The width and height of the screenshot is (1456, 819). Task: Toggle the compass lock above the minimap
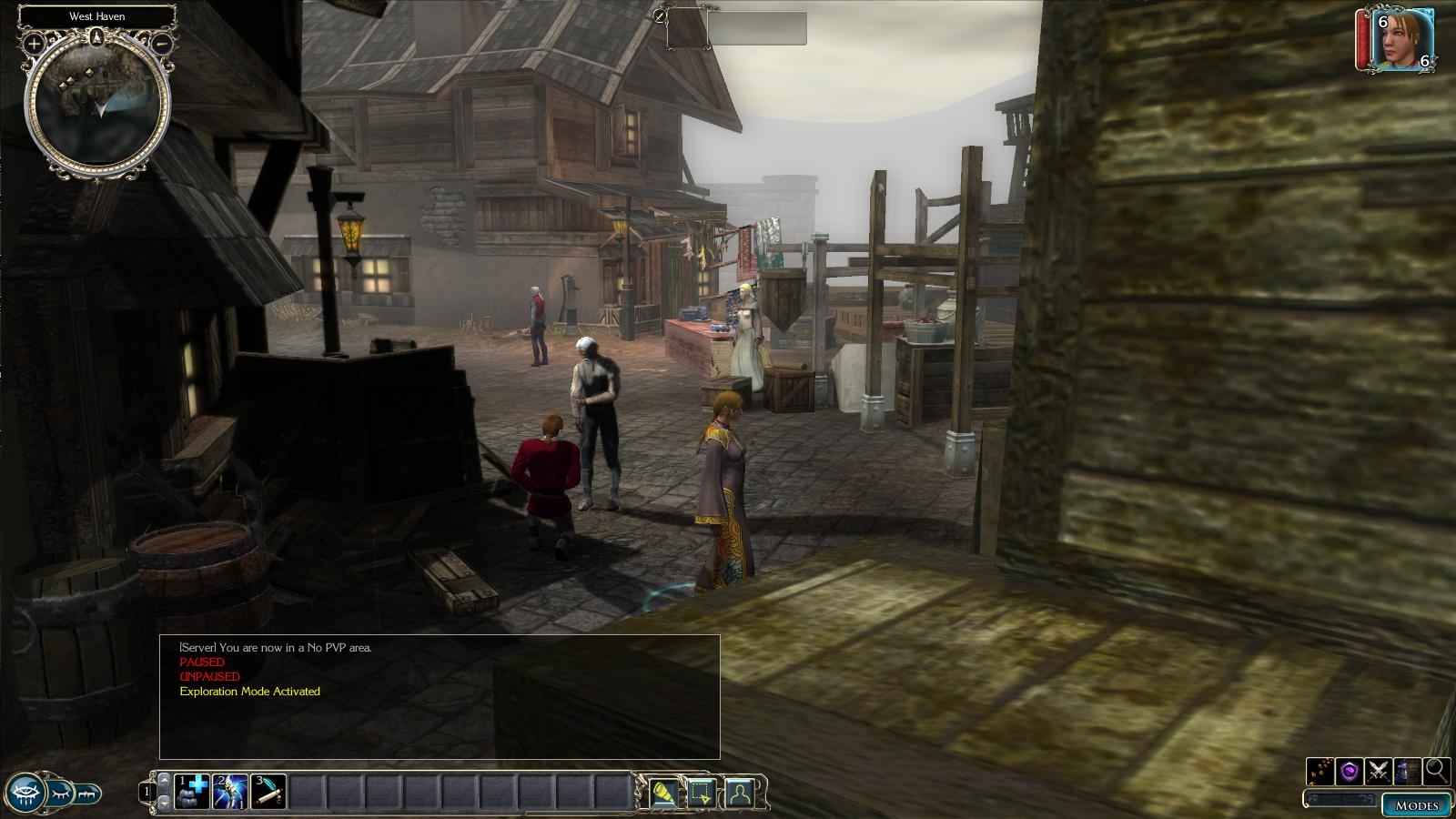(96, 37)
